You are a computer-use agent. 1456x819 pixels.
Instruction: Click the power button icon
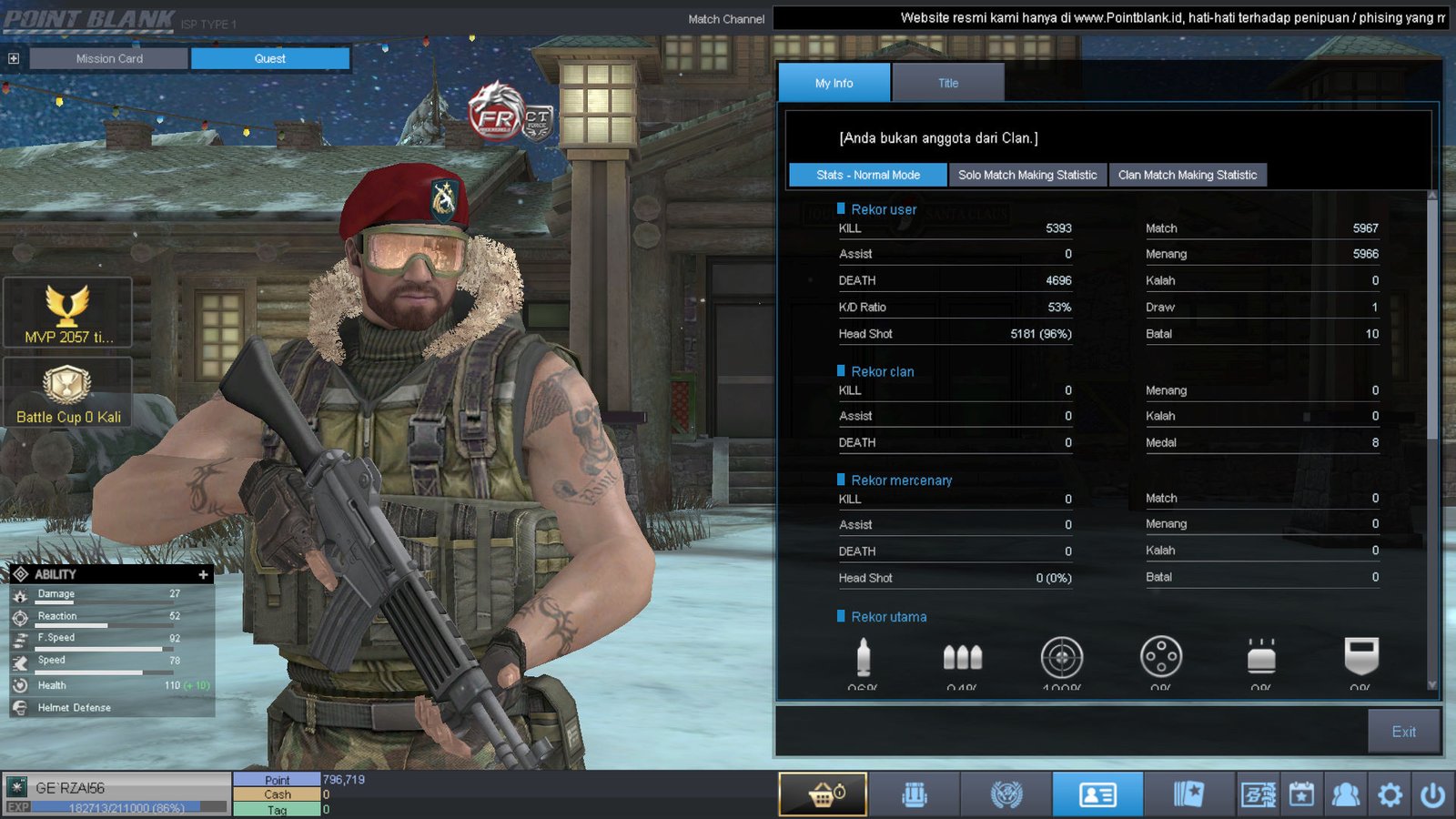(1433, 794)
